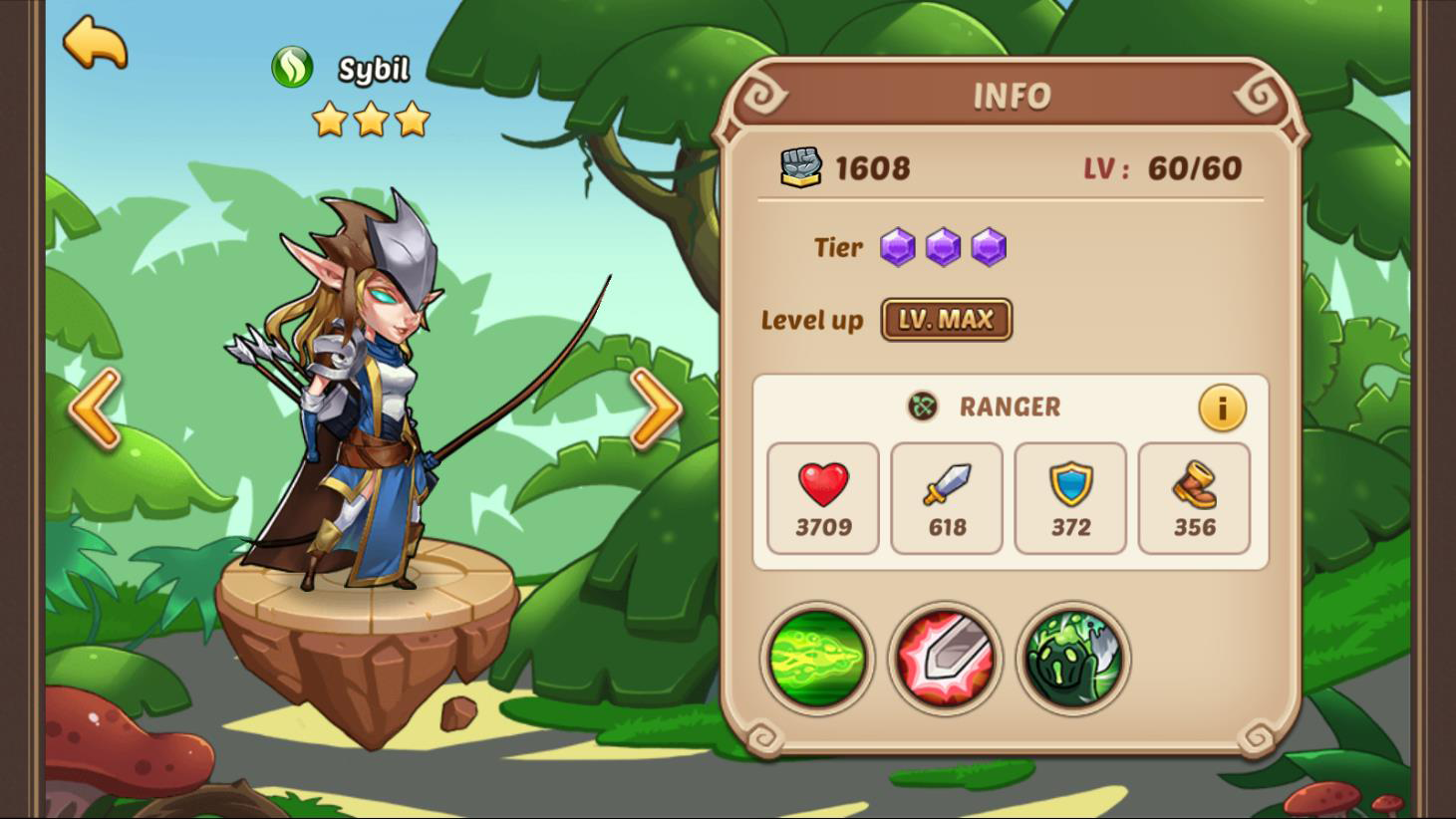Show the next hero with right arrow

click(x=656, y=408)
